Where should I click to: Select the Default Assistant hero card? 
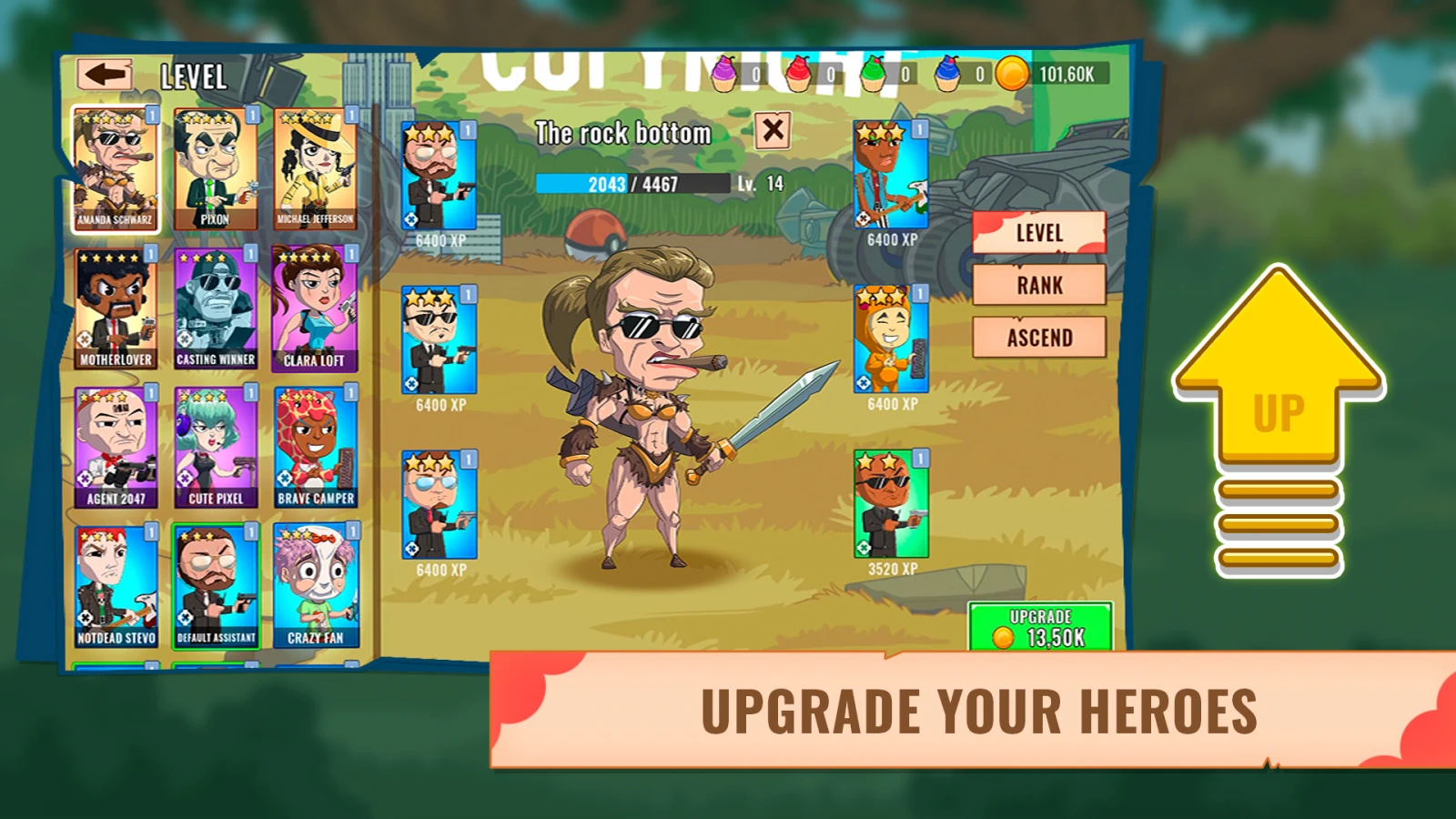pyautogui.click(x=216, y=587)
